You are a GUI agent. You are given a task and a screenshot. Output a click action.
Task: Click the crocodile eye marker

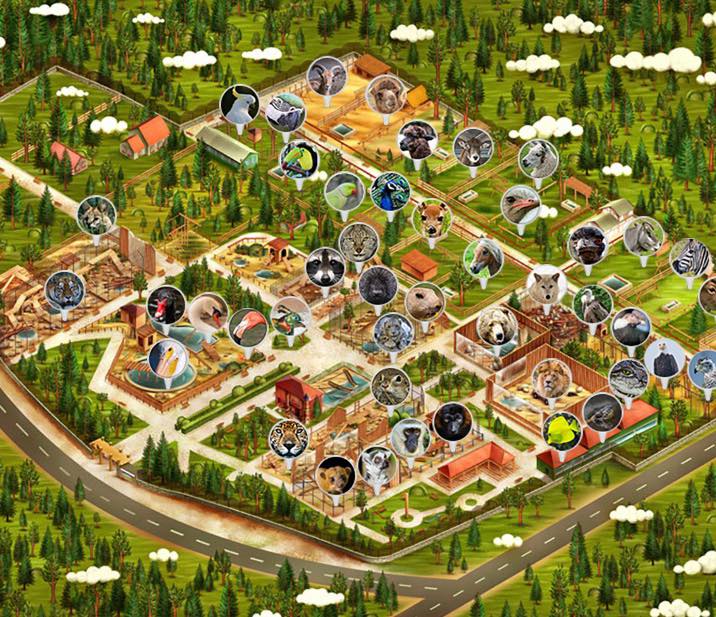coord(629,378)
